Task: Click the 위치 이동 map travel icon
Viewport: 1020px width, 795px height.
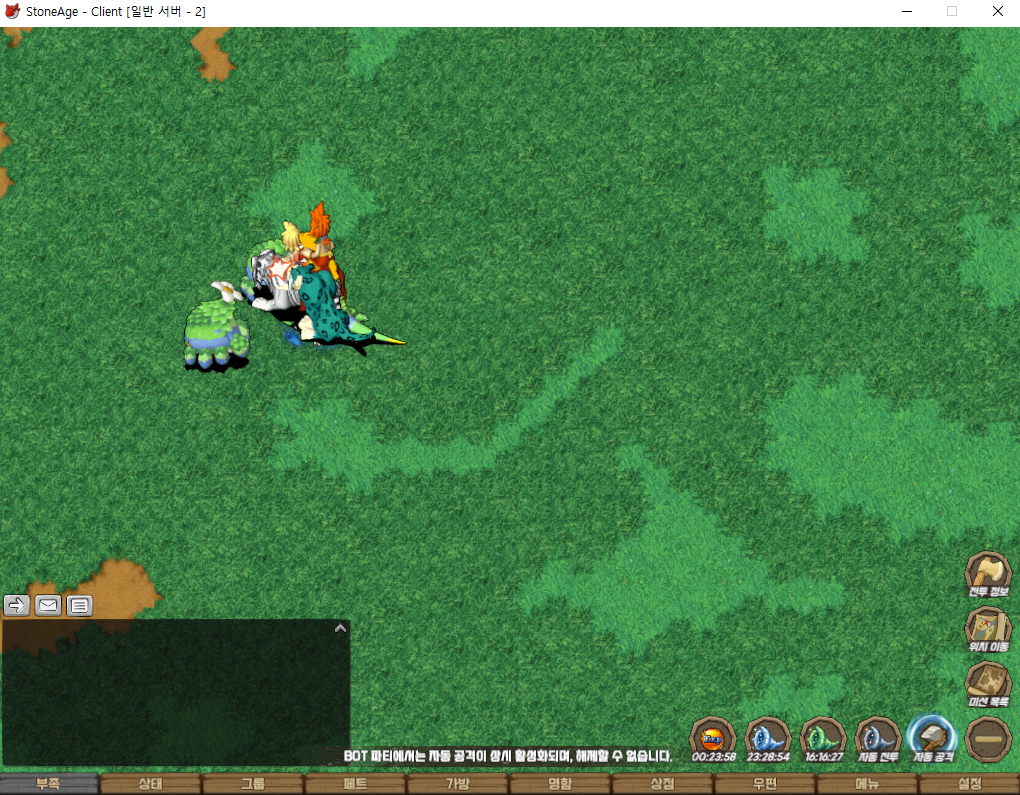Action: 987,629
